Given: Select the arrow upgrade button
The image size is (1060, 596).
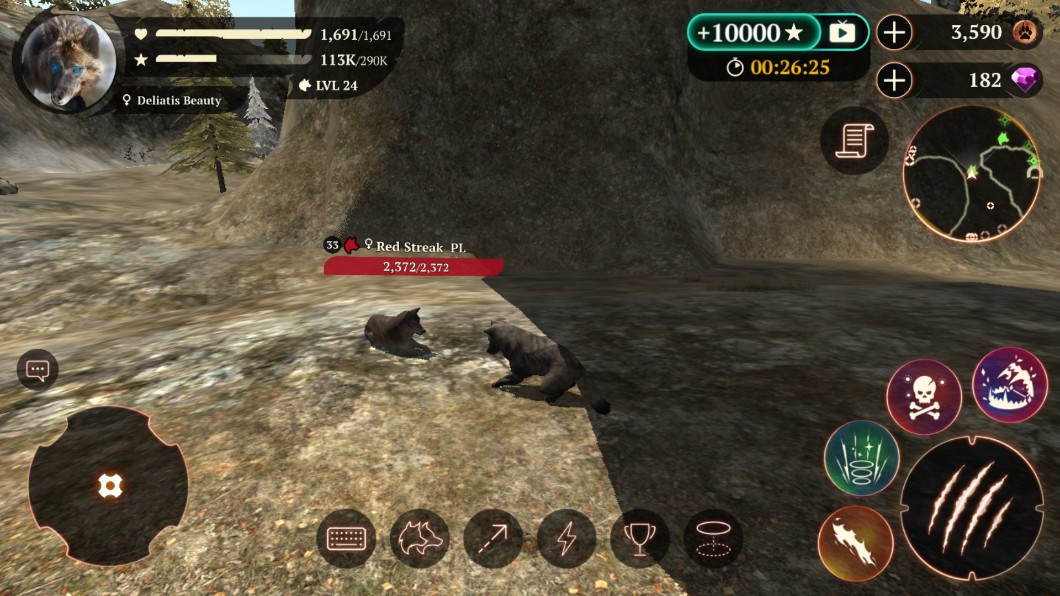Looking at the screenshot, I should 493,539.
